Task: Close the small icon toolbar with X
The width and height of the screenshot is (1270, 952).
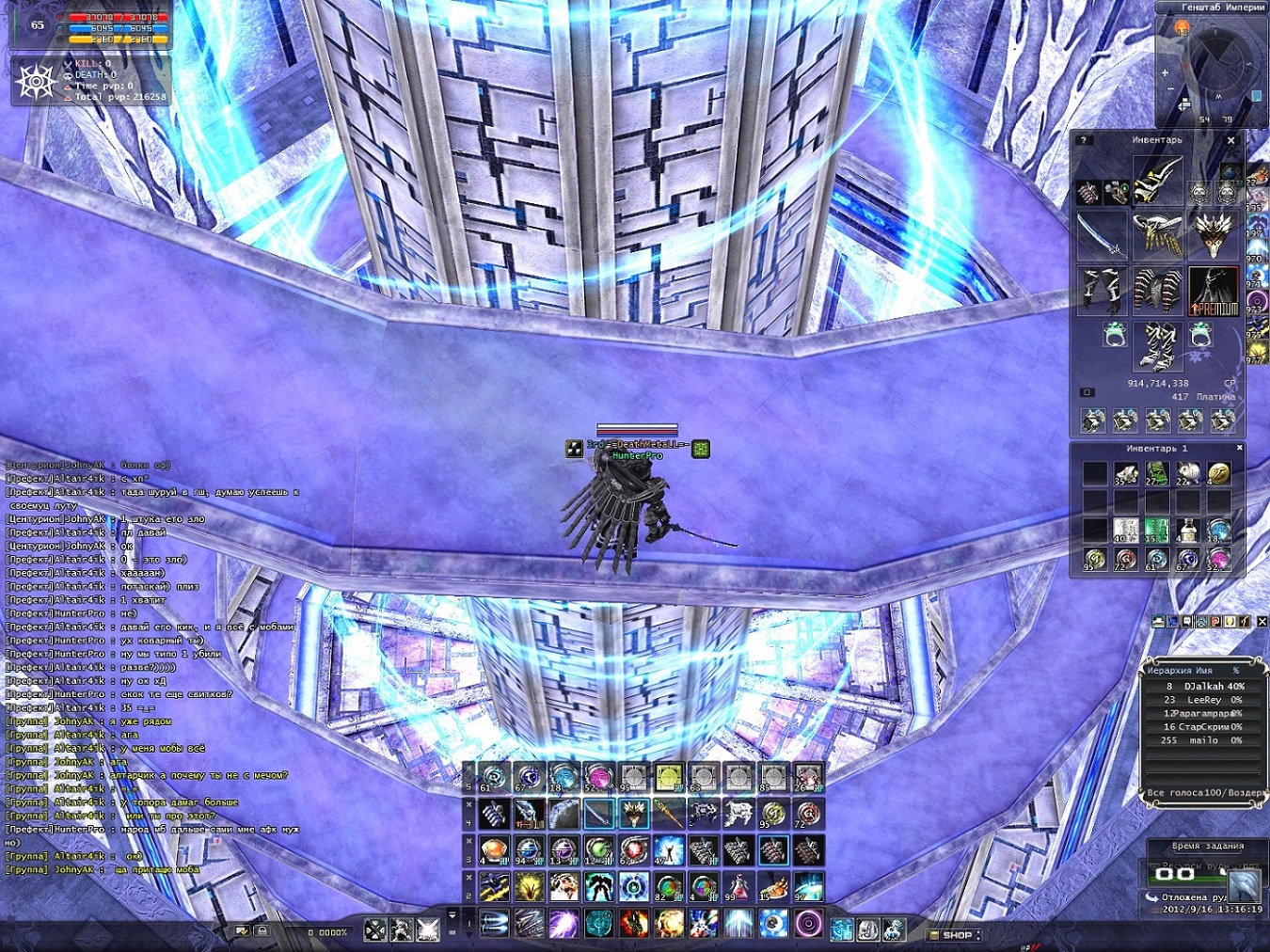Action: (x=1262, y=622)
